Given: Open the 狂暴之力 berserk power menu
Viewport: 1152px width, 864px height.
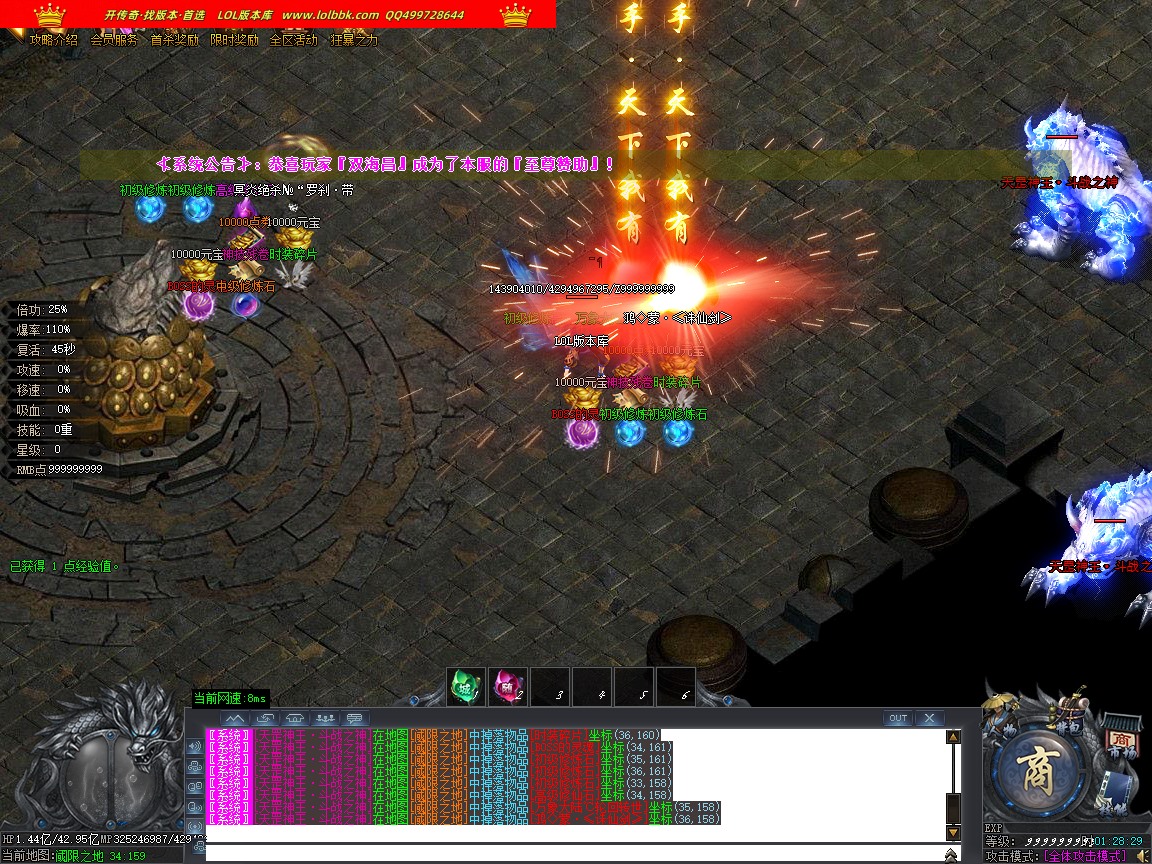Looking at the screenshot, I should click(354, 41).
